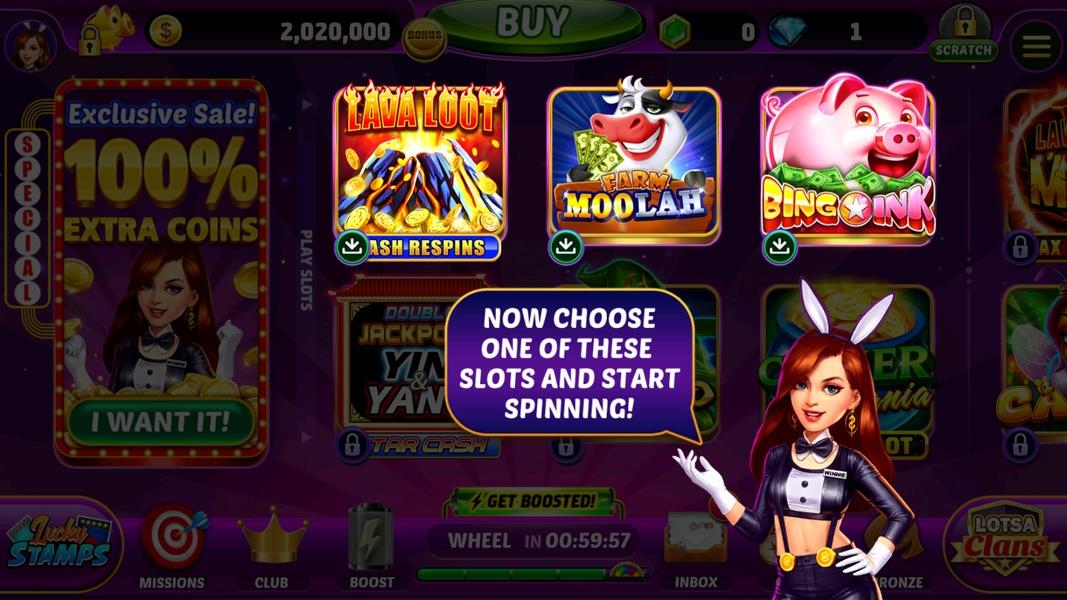Open the green BUY coins button
The width and height of the screenshot is (1067, 600).
pos(535,24)
